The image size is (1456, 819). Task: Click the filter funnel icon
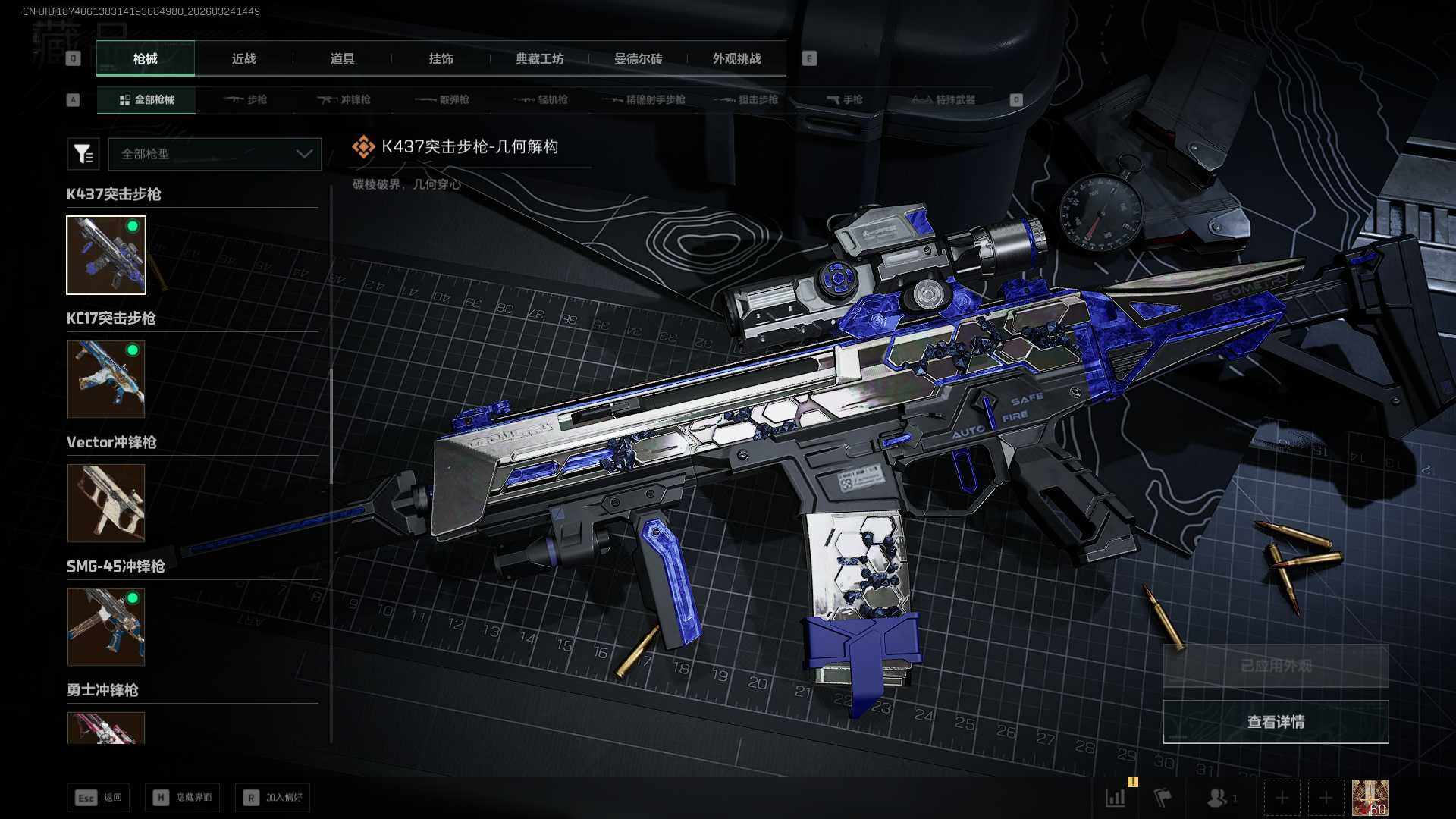83,154
